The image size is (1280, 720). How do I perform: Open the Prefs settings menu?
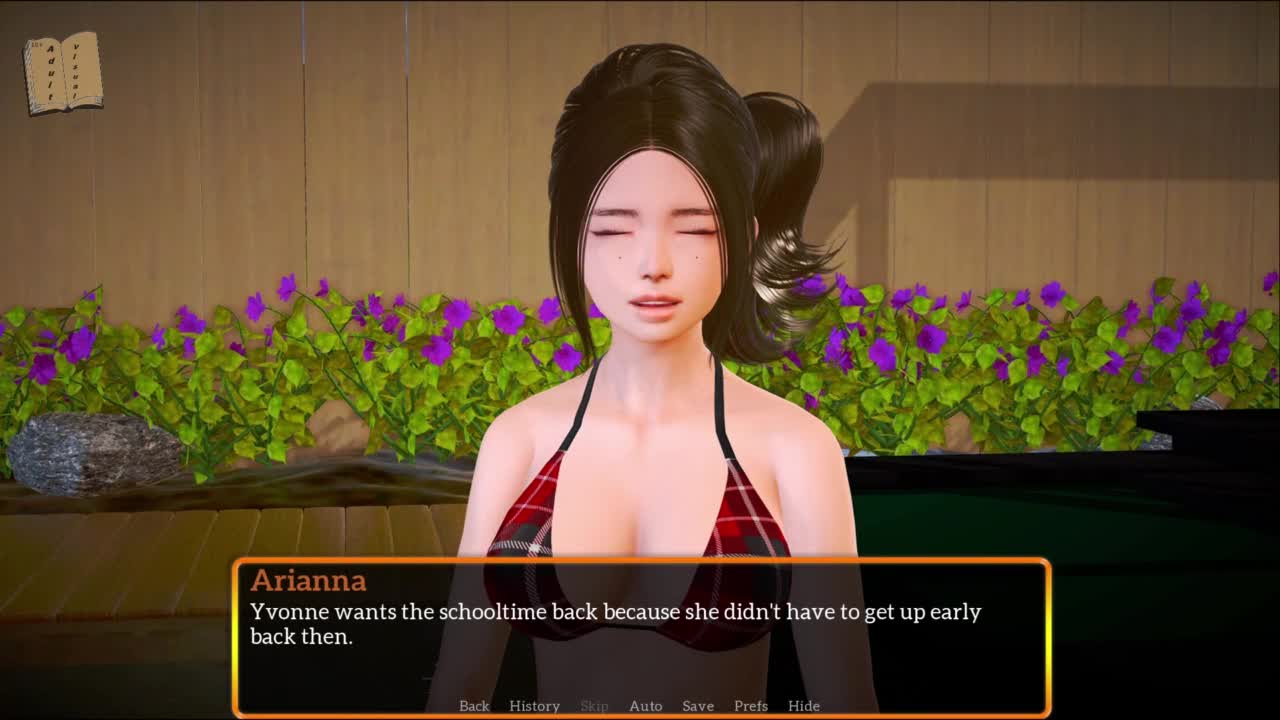point(751,706)
